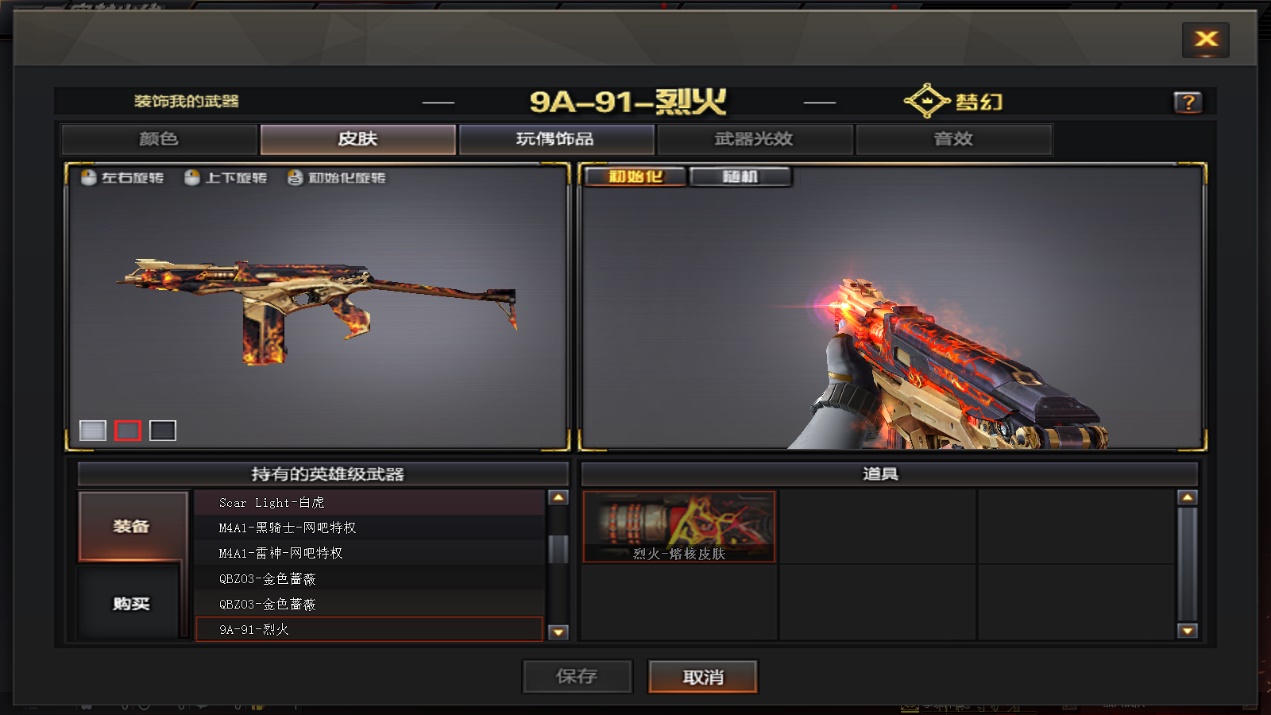The width and height of the screenshot is (1271, 715).
Task: Select the 皮肤 tab
Action: (357, 139)
